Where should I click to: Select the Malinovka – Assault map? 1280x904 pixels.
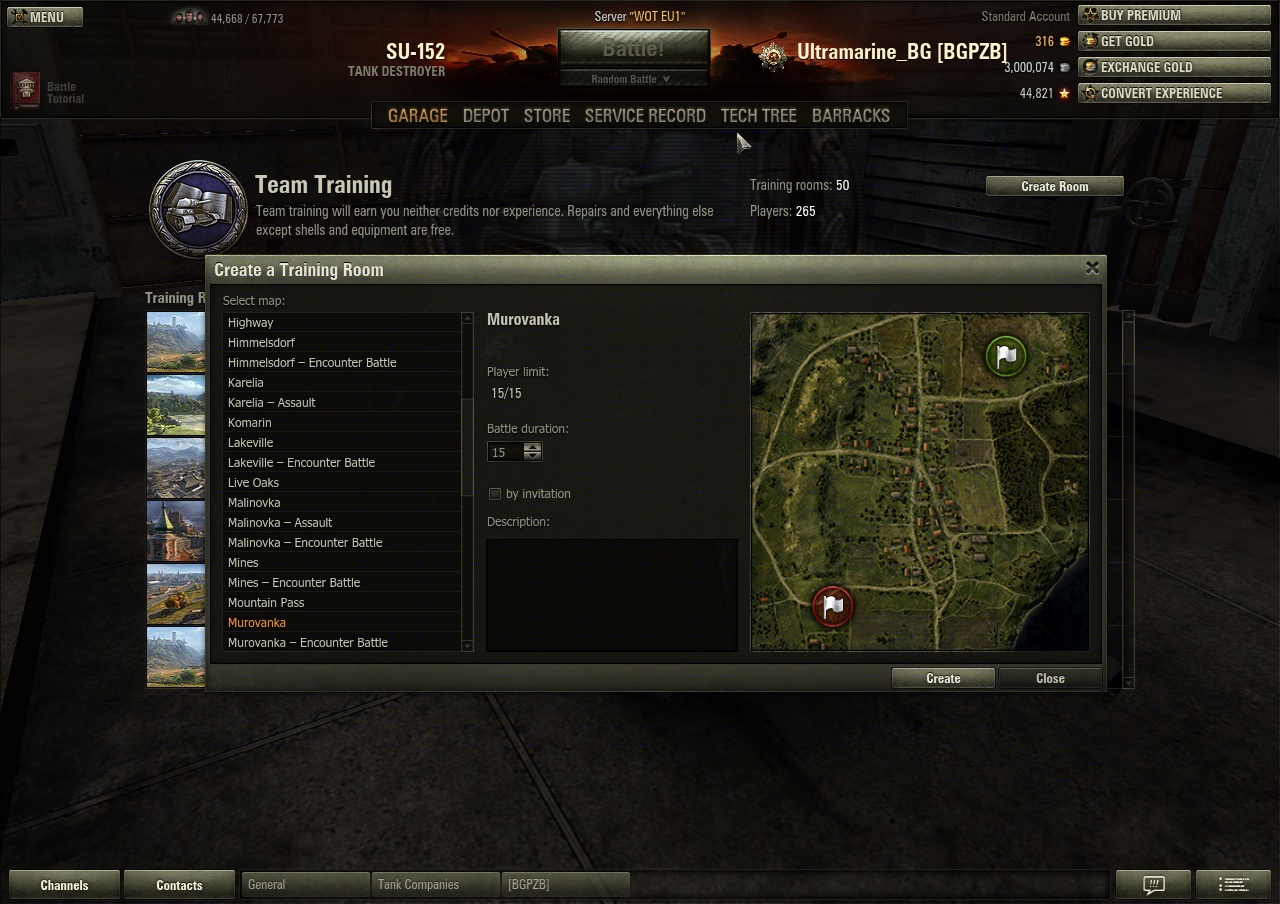click(280, 523)
